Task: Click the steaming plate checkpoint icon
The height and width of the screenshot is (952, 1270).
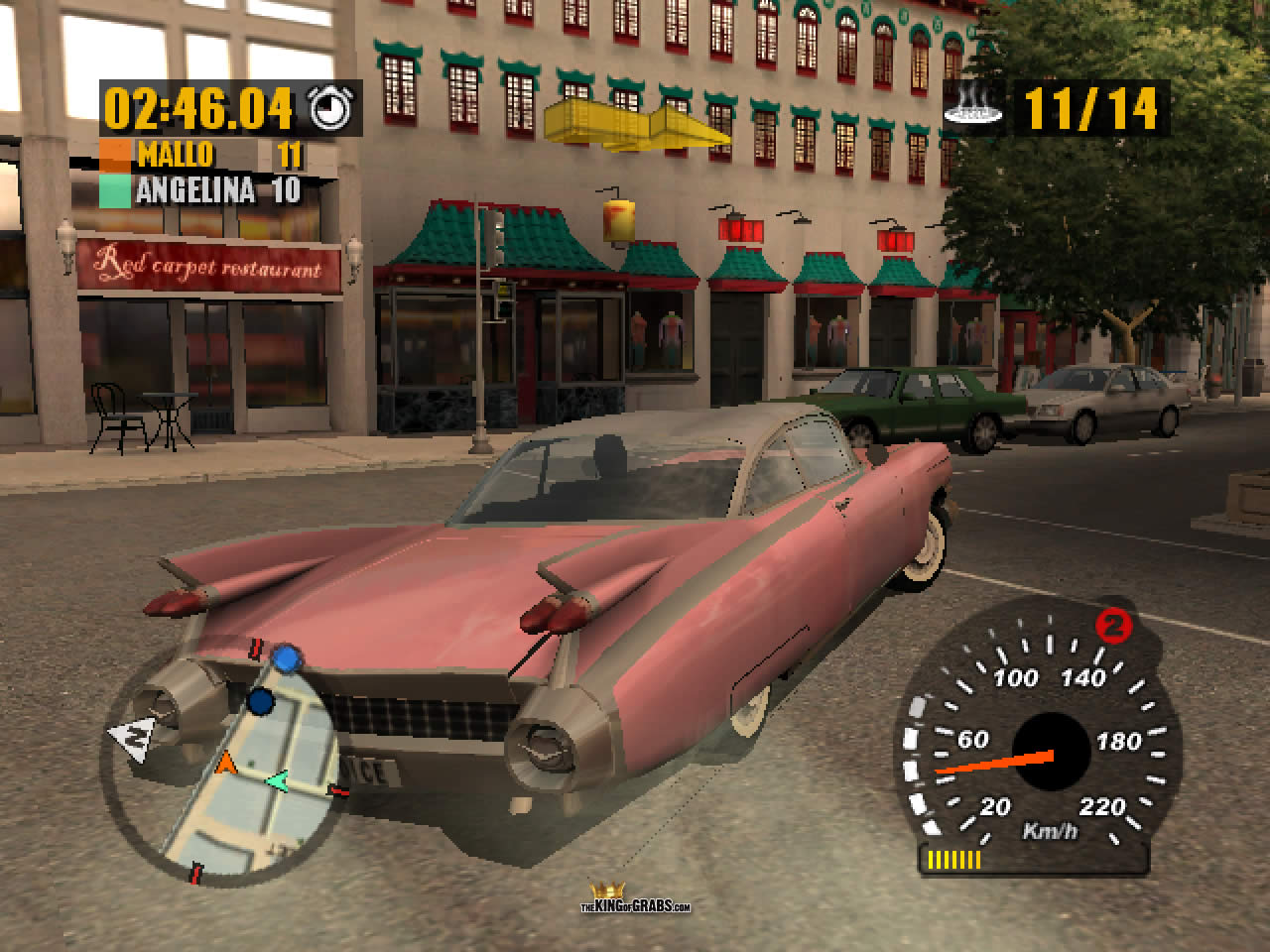Action: pyautogui.click(x=972, y=107)
